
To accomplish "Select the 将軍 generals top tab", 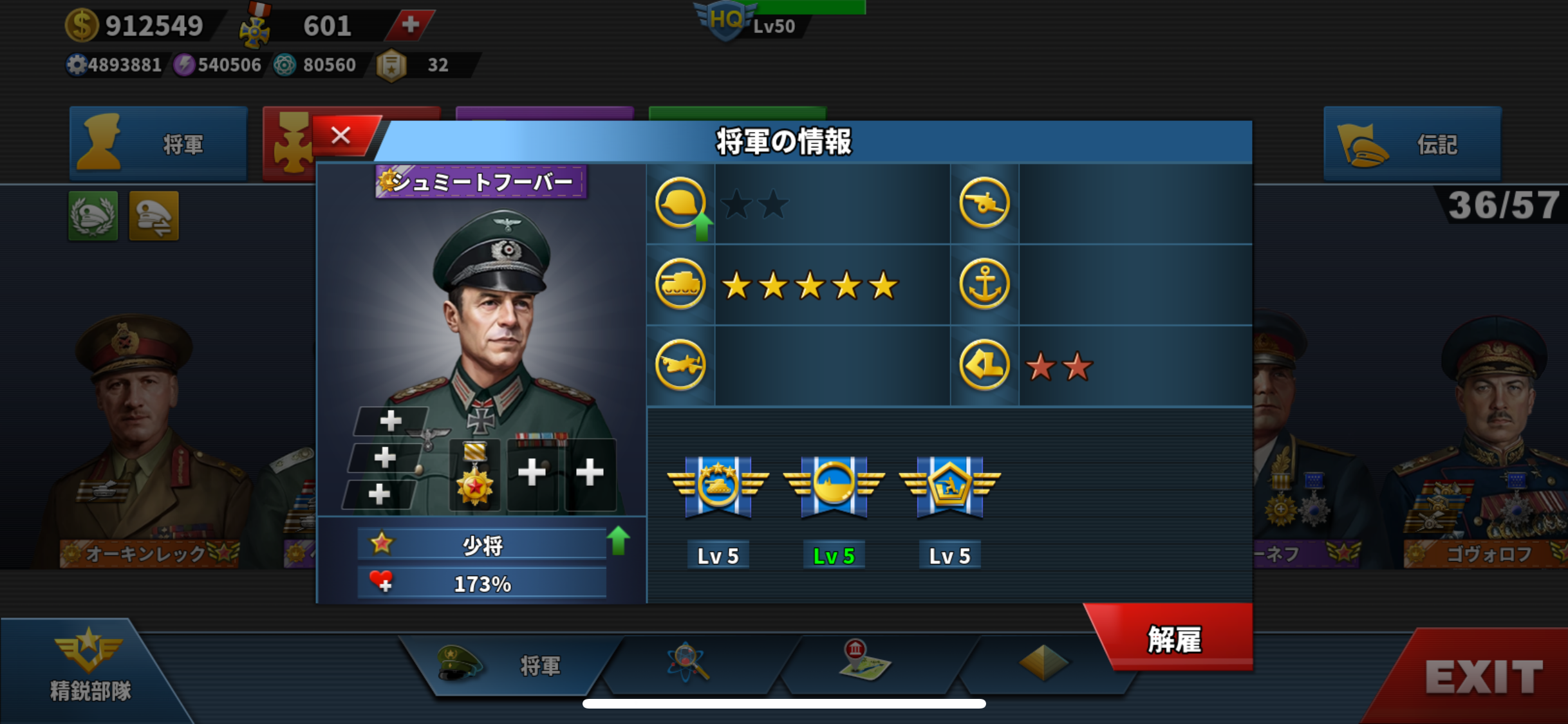I will coord(158,144).
